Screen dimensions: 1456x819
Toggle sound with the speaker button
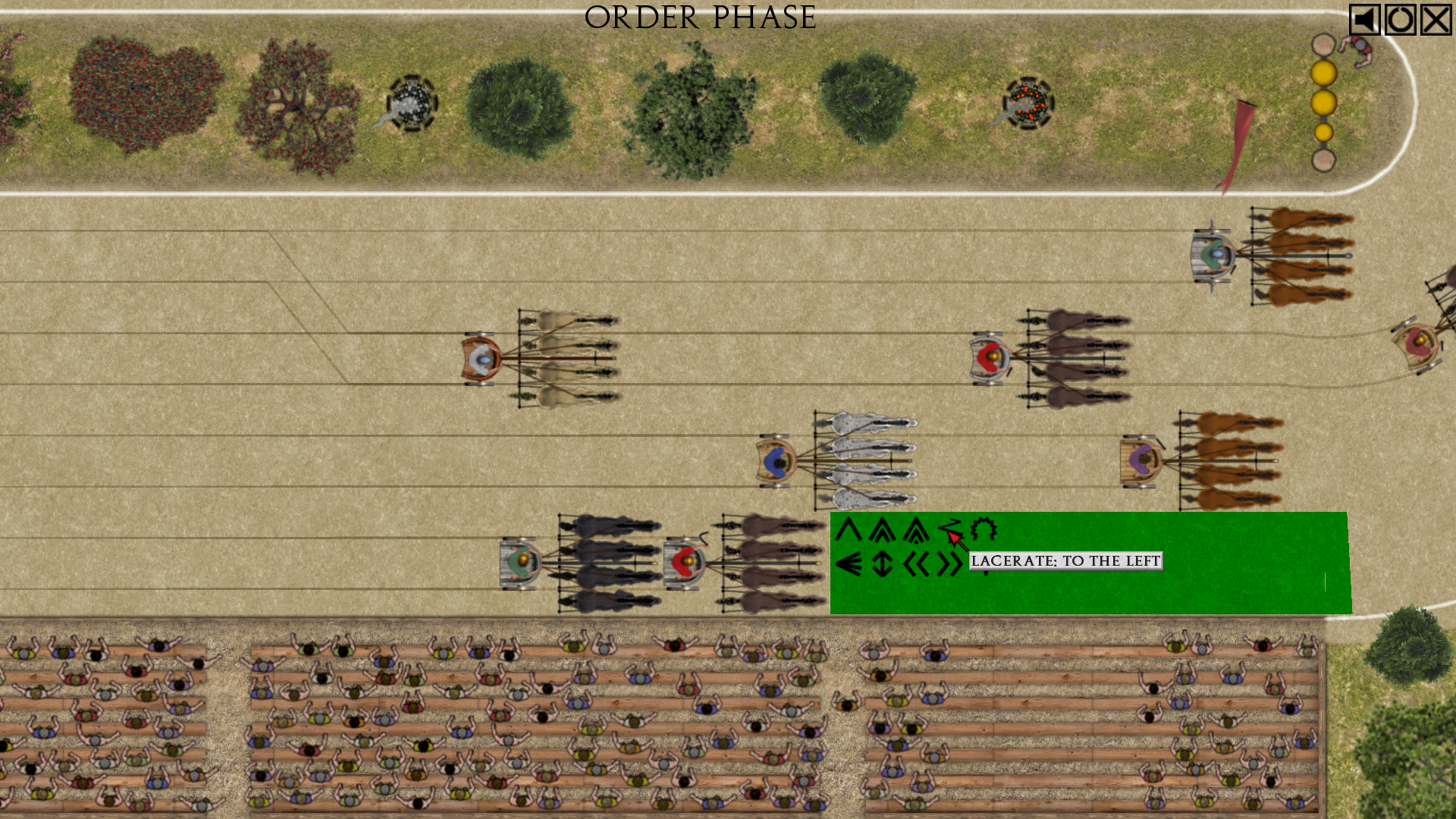coord(1364,20)
